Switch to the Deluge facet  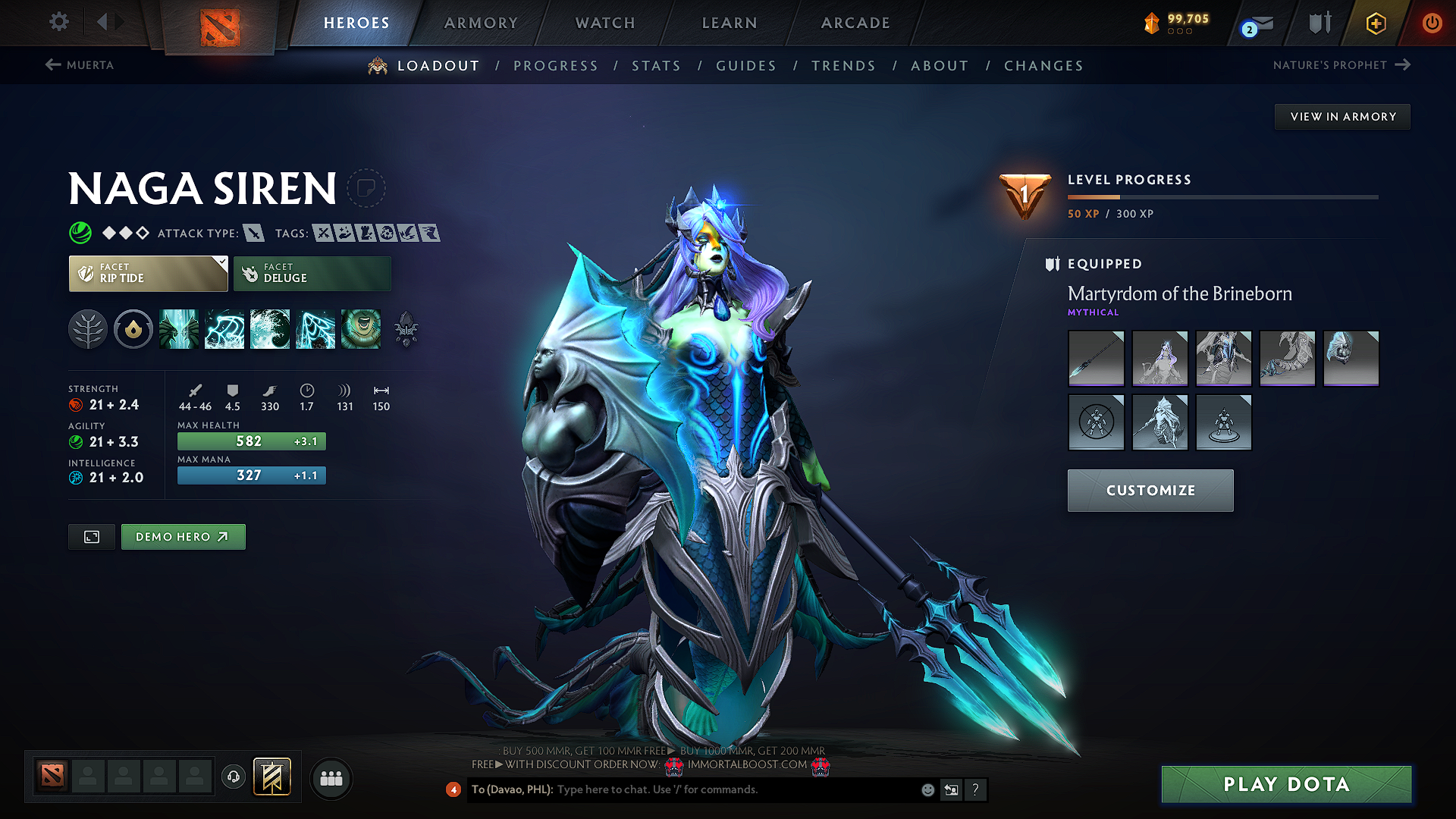tap(312, 273)
